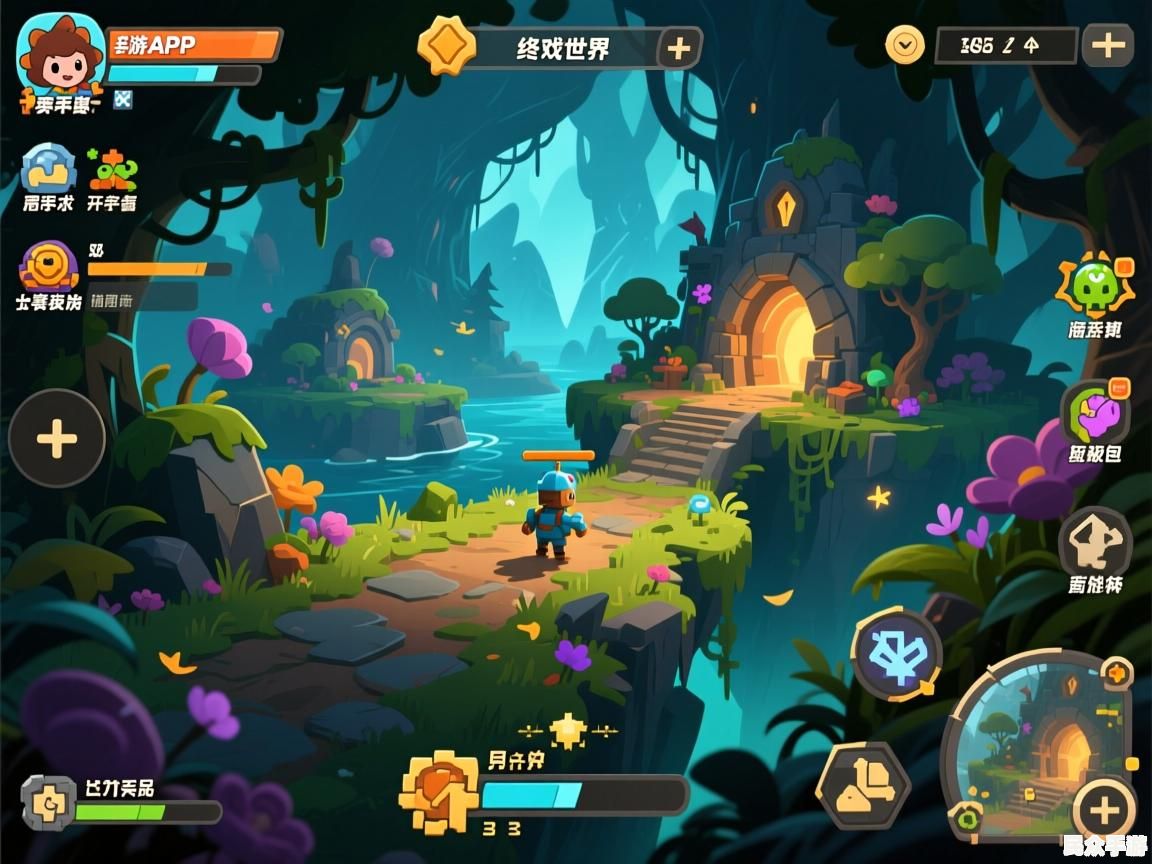Add currency with top-right plus button
Screen dimensions: 1152x864
(1107, 45)
